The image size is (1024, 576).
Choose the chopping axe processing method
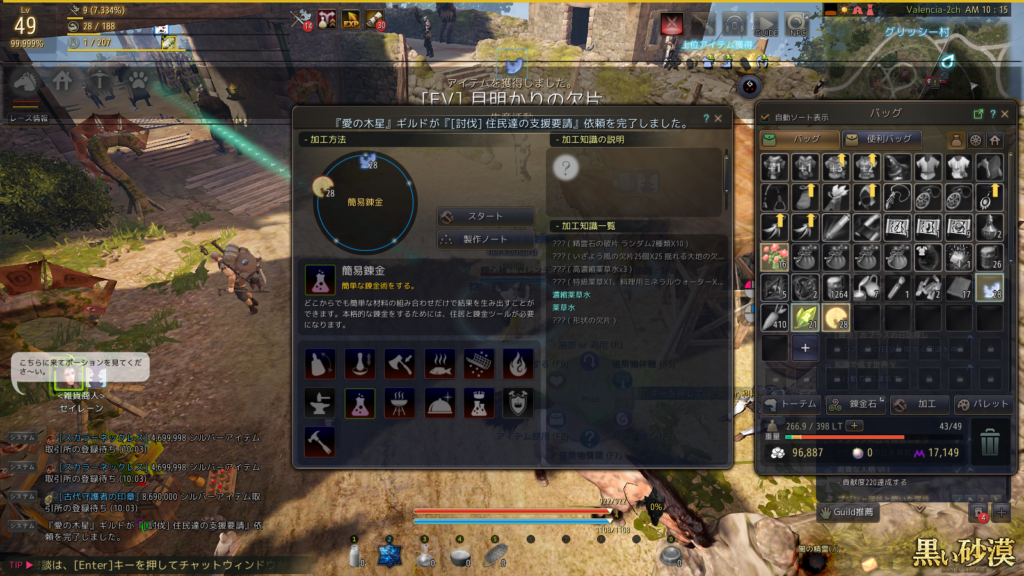pos(399,363)
